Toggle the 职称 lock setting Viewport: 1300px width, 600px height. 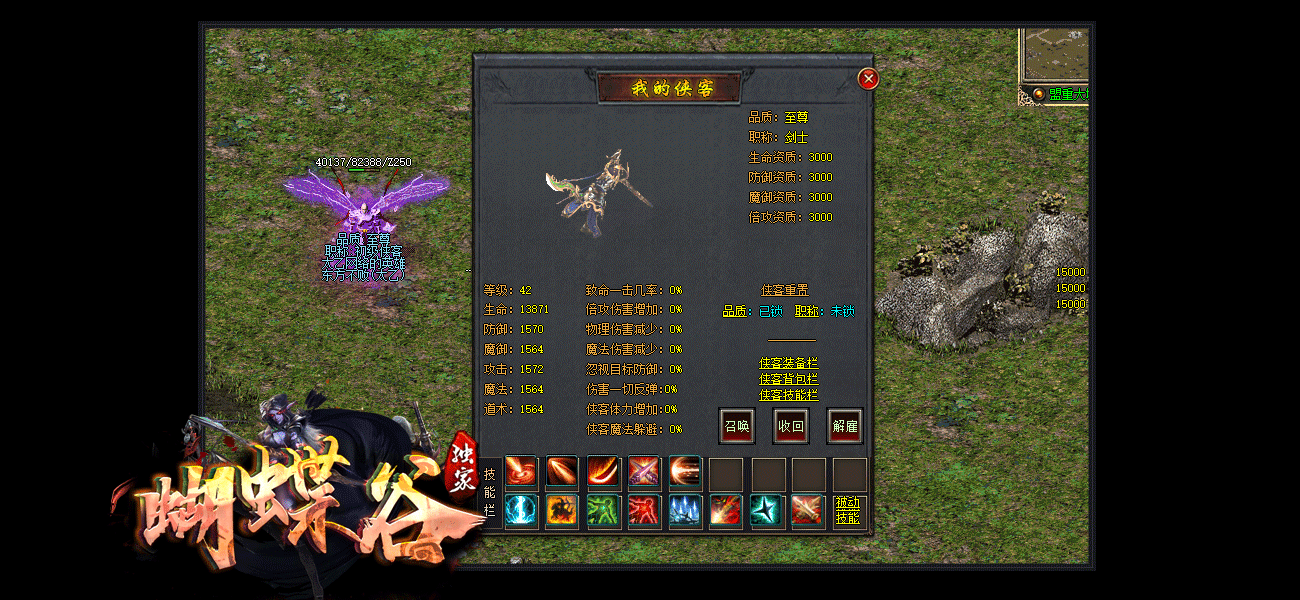coord(842,312)
